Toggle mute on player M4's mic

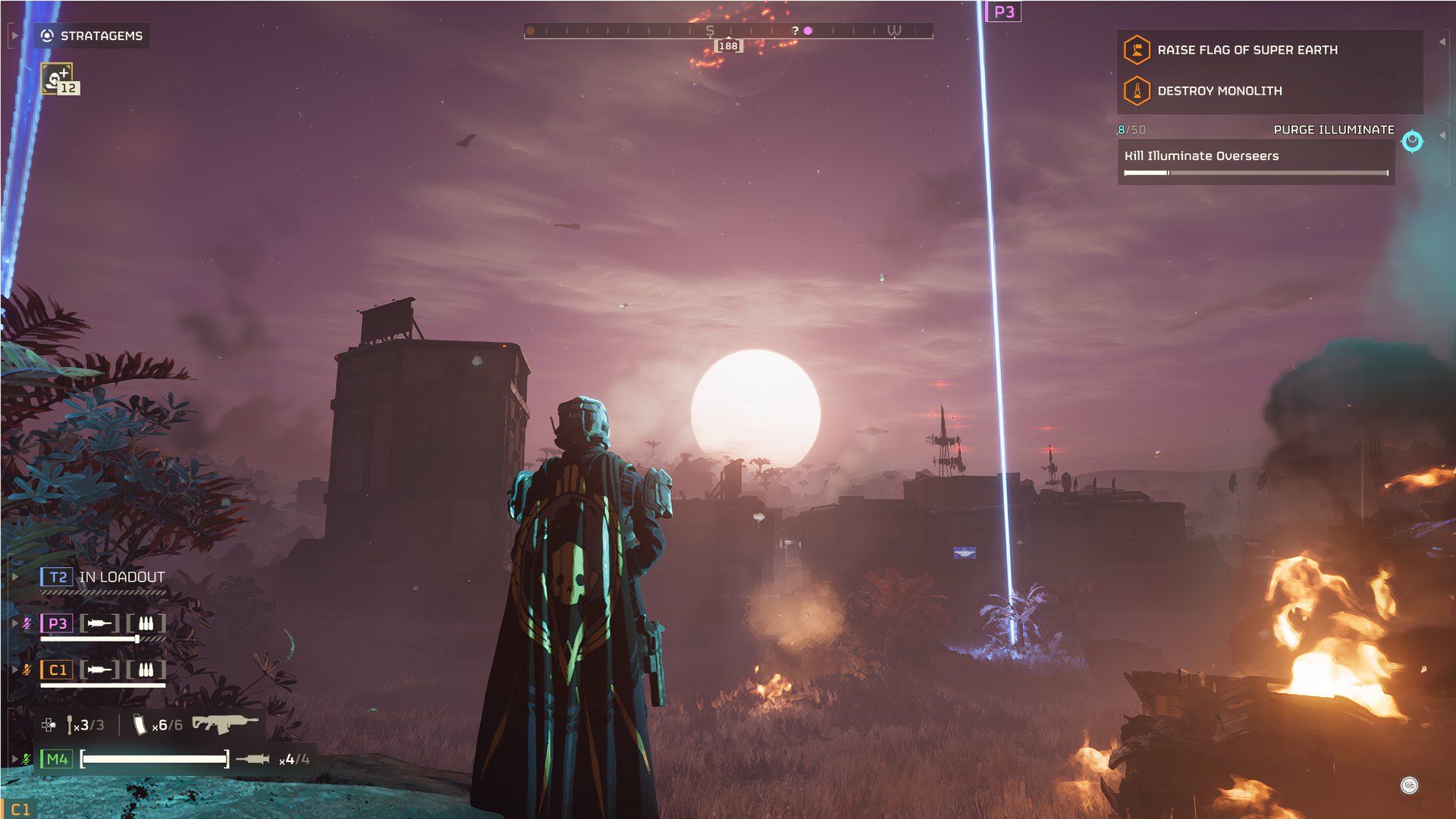click(26, 758)
